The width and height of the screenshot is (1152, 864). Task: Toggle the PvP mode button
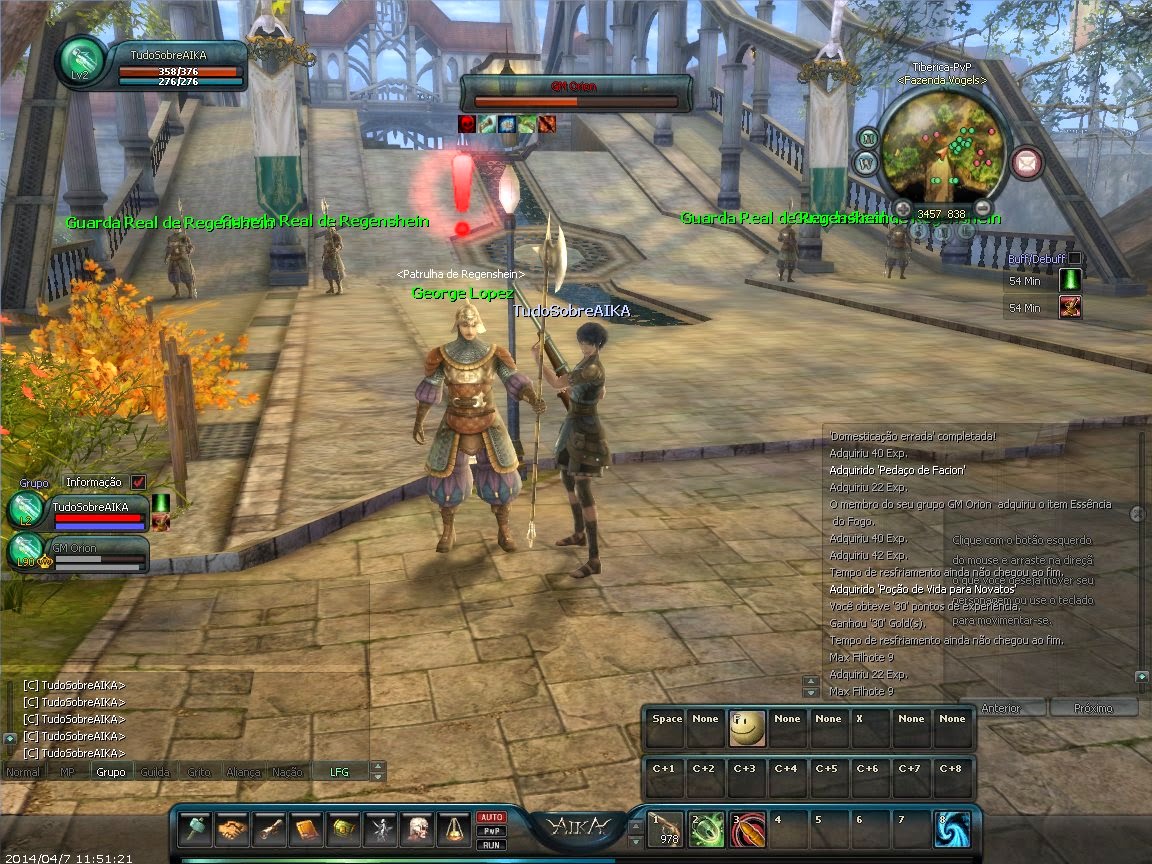[491, 831]
